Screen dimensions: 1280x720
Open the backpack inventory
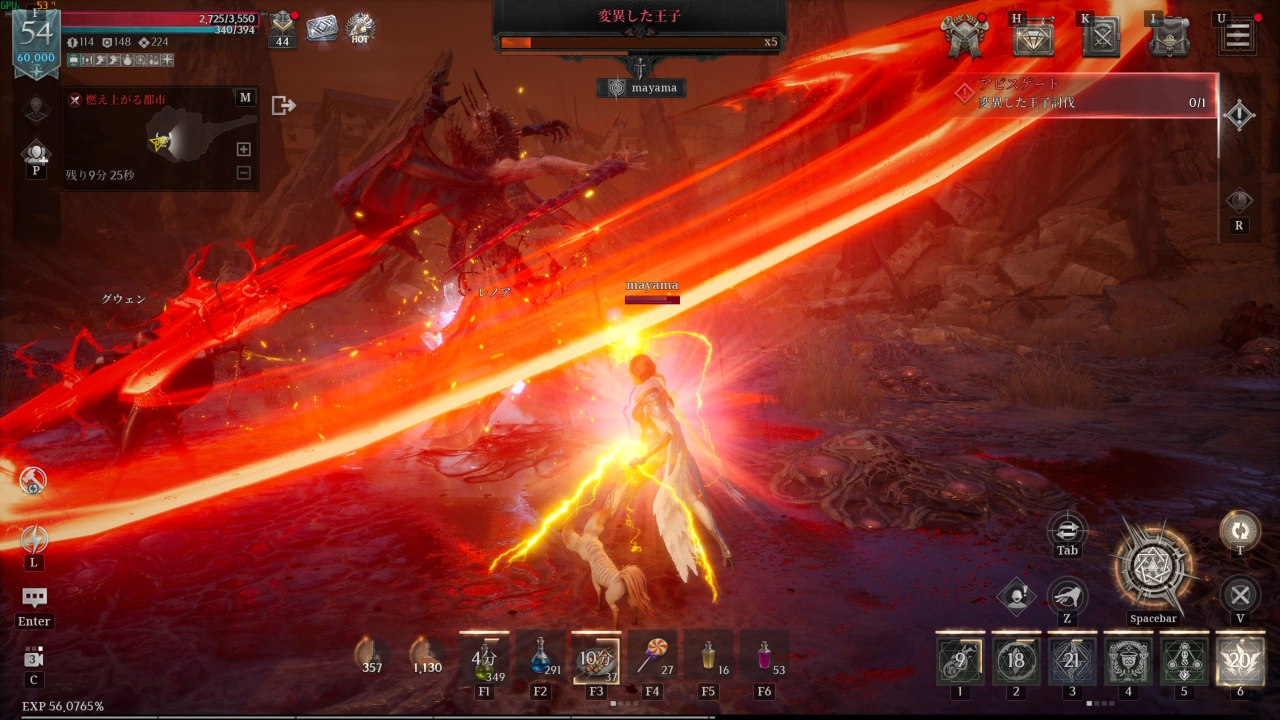coord(1168,37)
